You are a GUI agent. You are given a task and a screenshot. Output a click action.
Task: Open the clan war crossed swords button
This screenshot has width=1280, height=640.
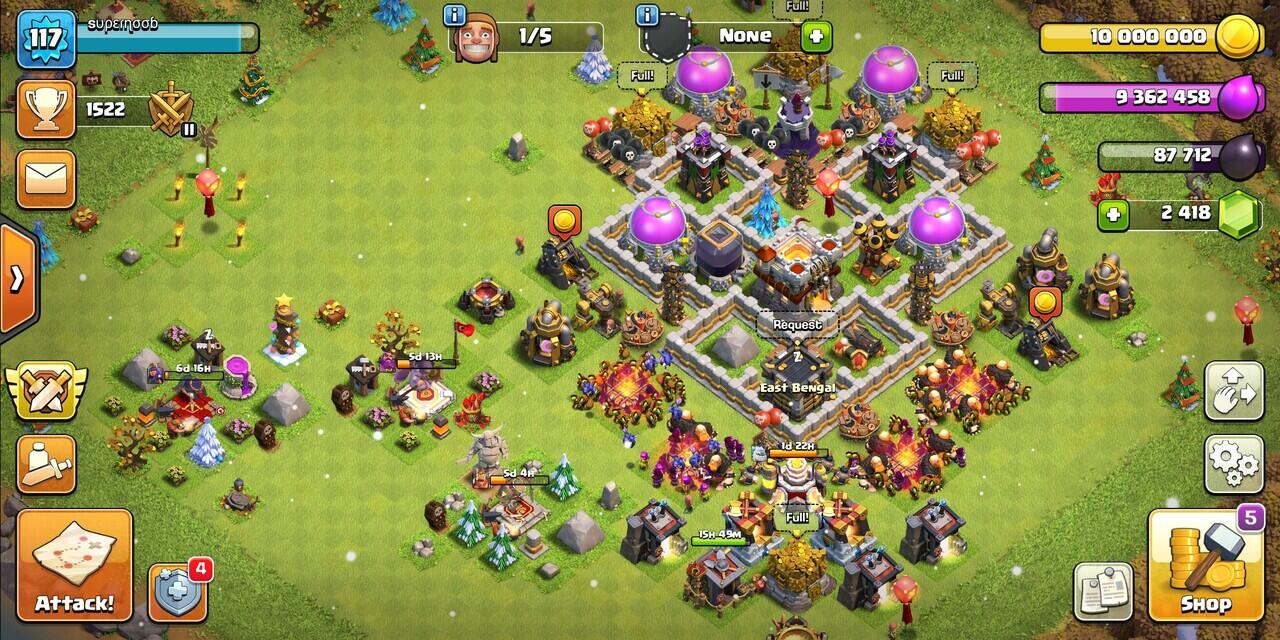coord(46,392)
